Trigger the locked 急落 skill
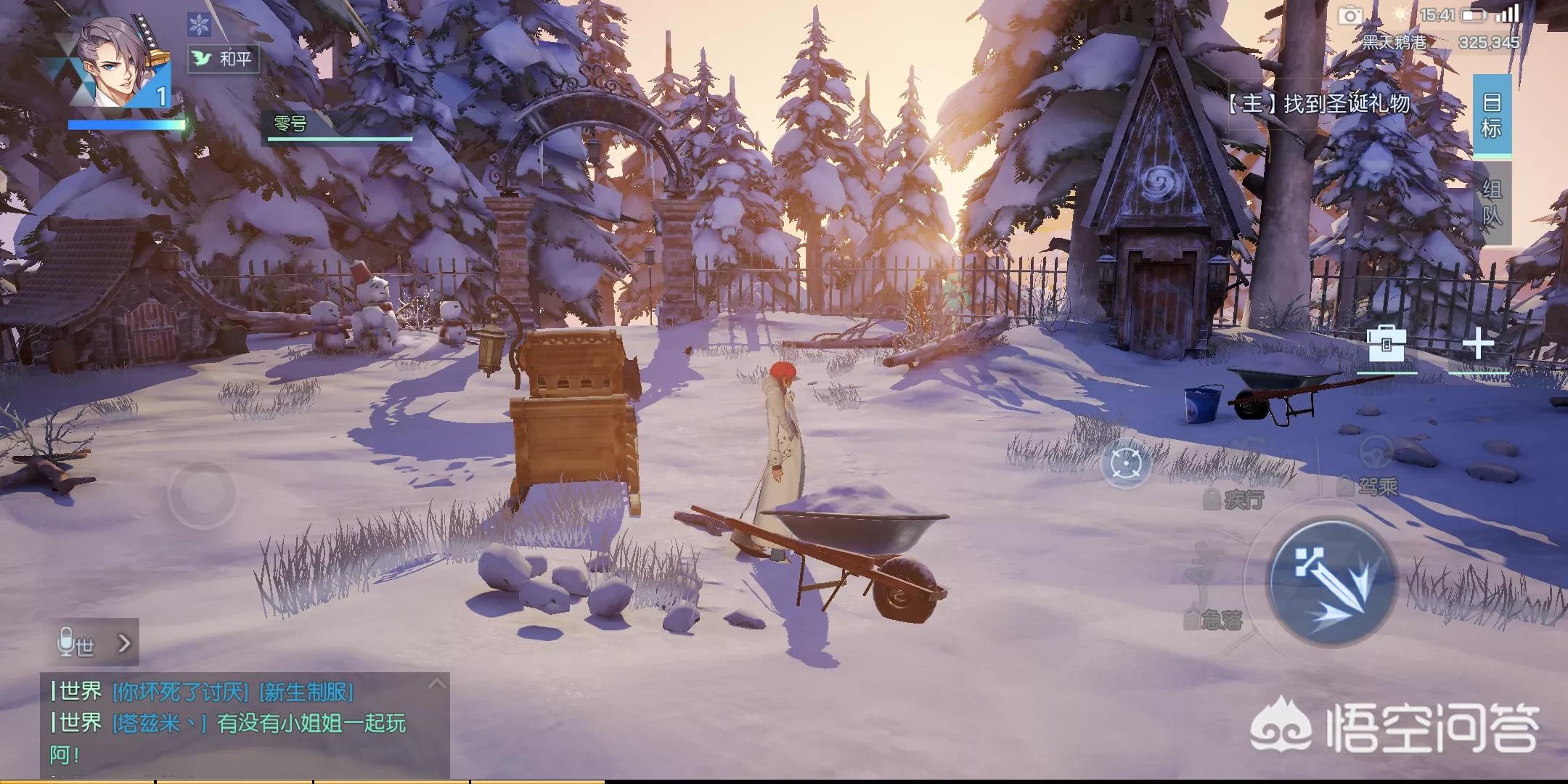The height and width of the screenshot is (784, 1568). point(1215,618)
